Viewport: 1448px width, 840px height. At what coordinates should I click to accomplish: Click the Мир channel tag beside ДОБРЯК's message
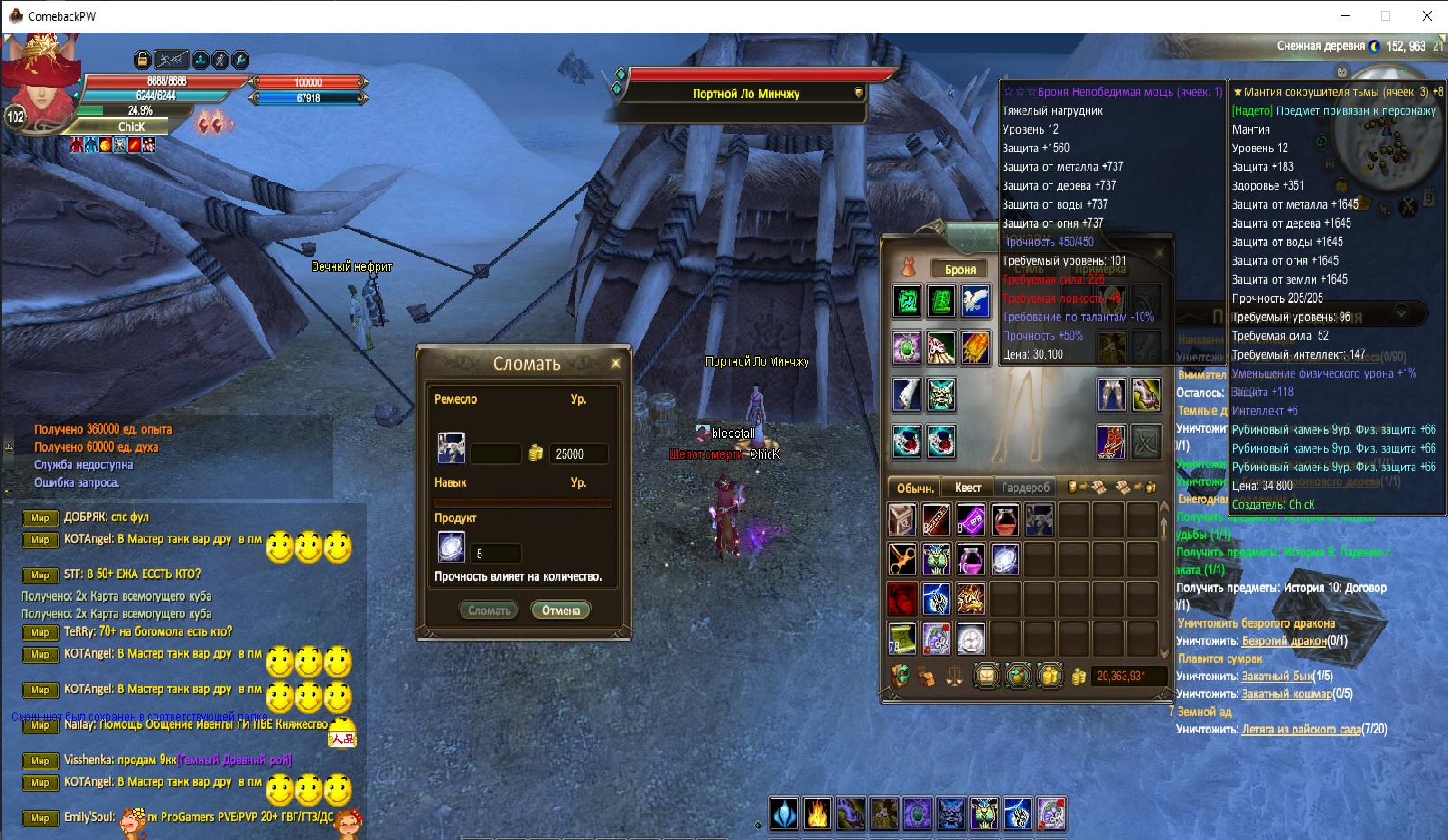[x=40, y=518]
